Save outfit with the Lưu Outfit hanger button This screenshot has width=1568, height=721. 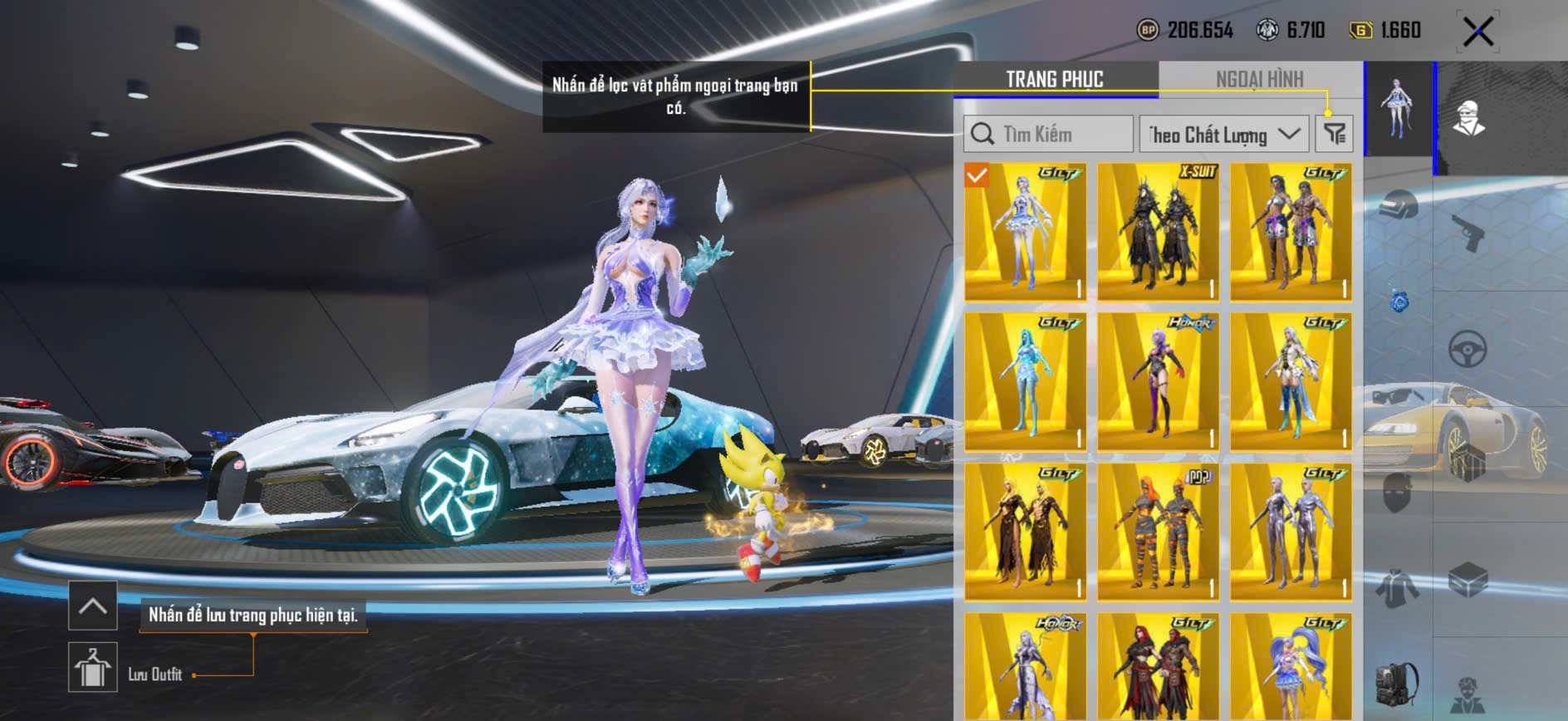[92, 667]
